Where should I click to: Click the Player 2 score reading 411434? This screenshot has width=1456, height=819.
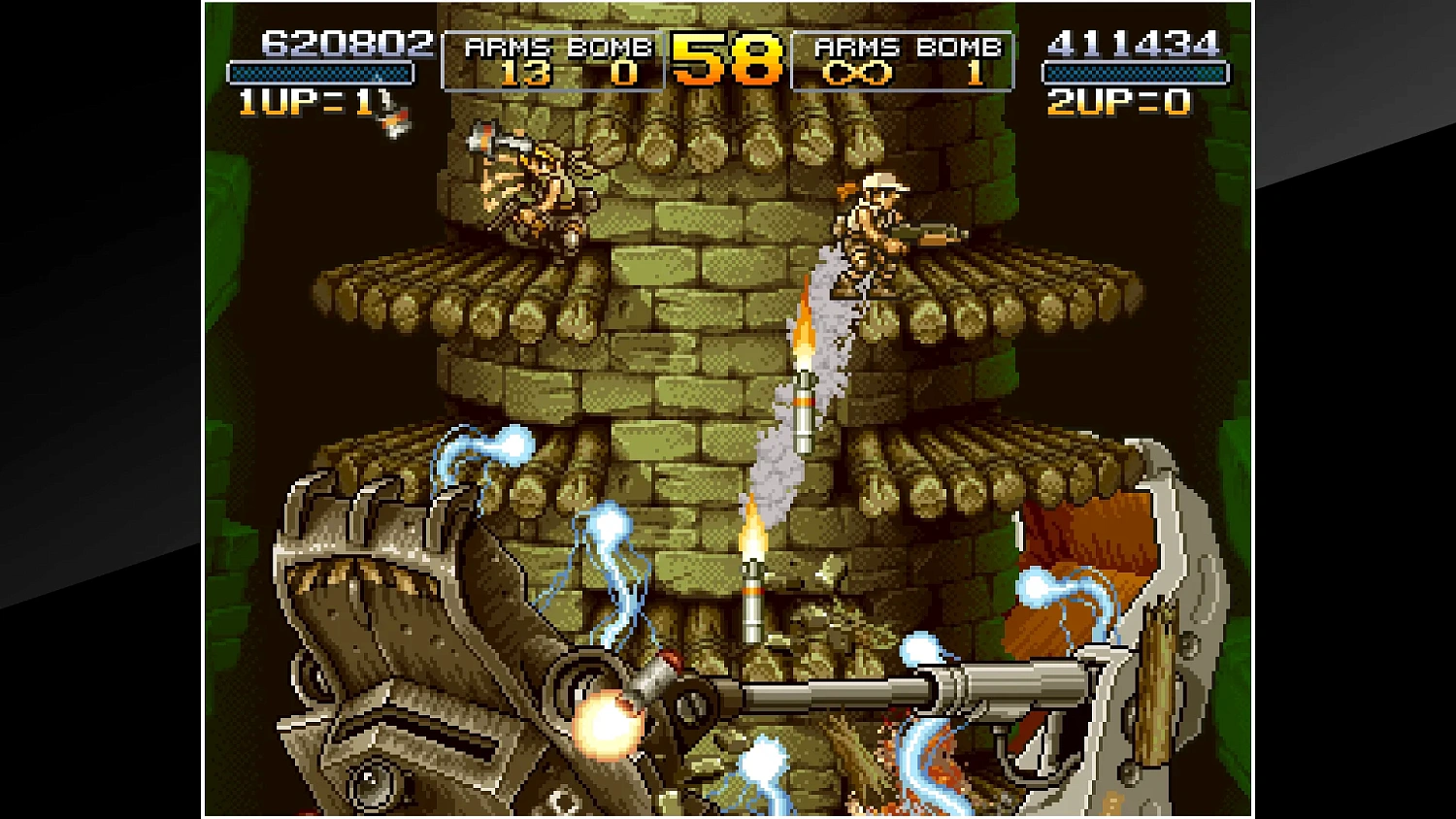[x=1134, y=43]
